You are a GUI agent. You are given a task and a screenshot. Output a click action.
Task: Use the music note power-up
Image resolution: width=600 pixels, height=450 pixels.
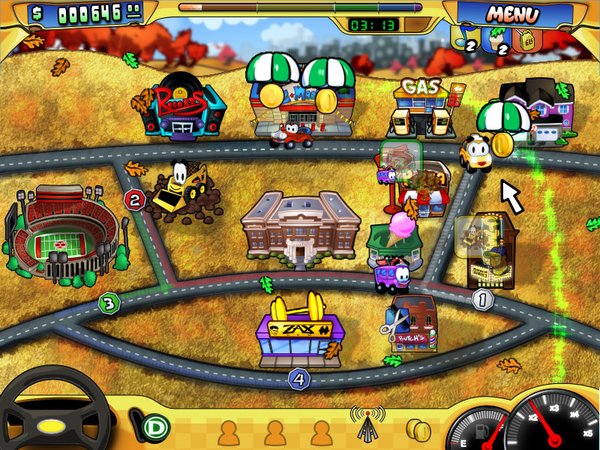click(469, 39)
